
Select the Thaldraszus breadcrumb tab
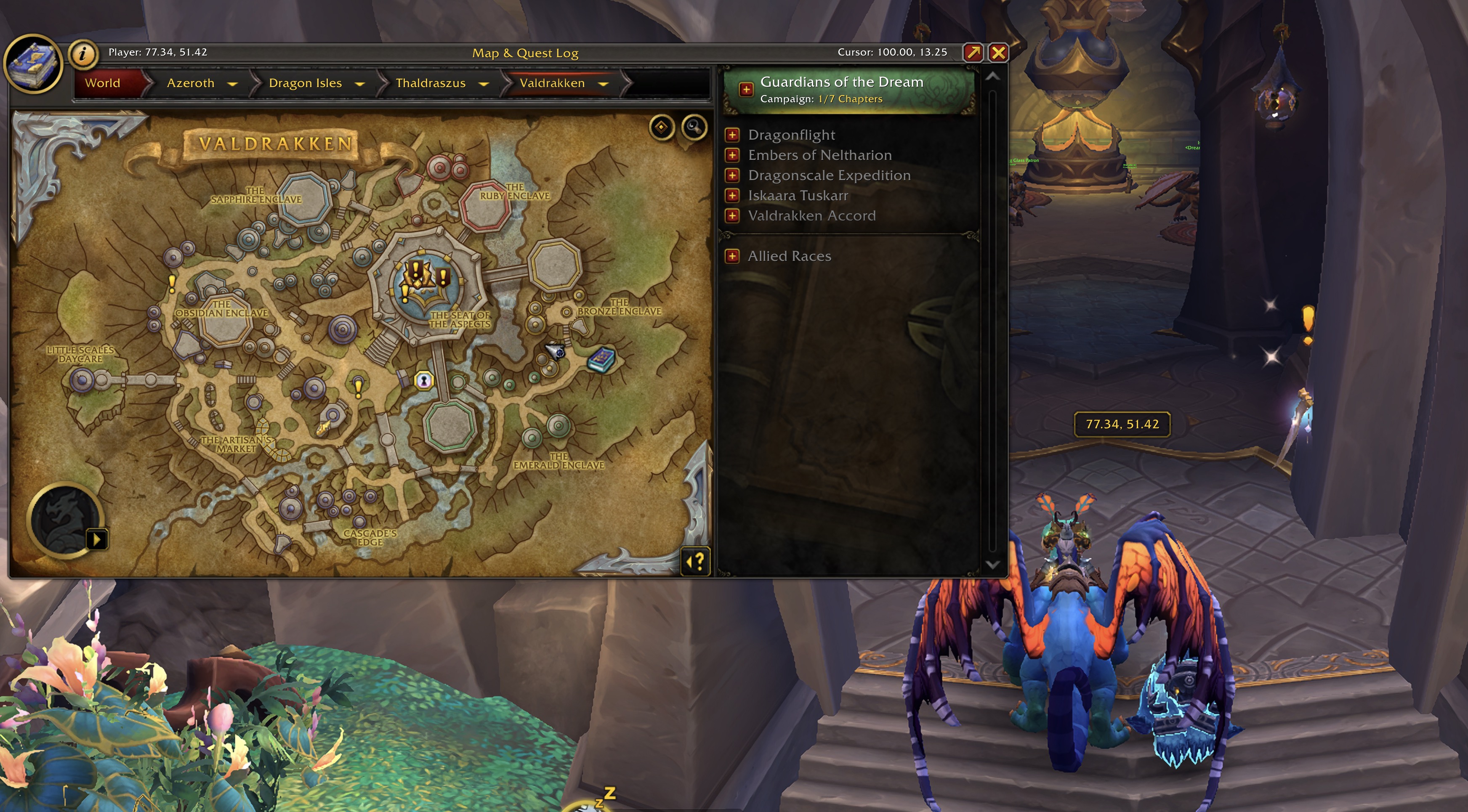tap(430, 82)
